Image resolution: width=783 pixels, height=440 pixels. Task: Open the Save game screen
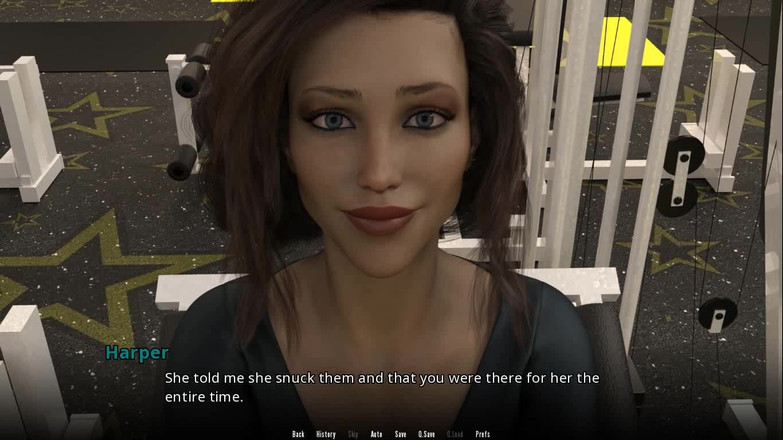coord(400,434)
